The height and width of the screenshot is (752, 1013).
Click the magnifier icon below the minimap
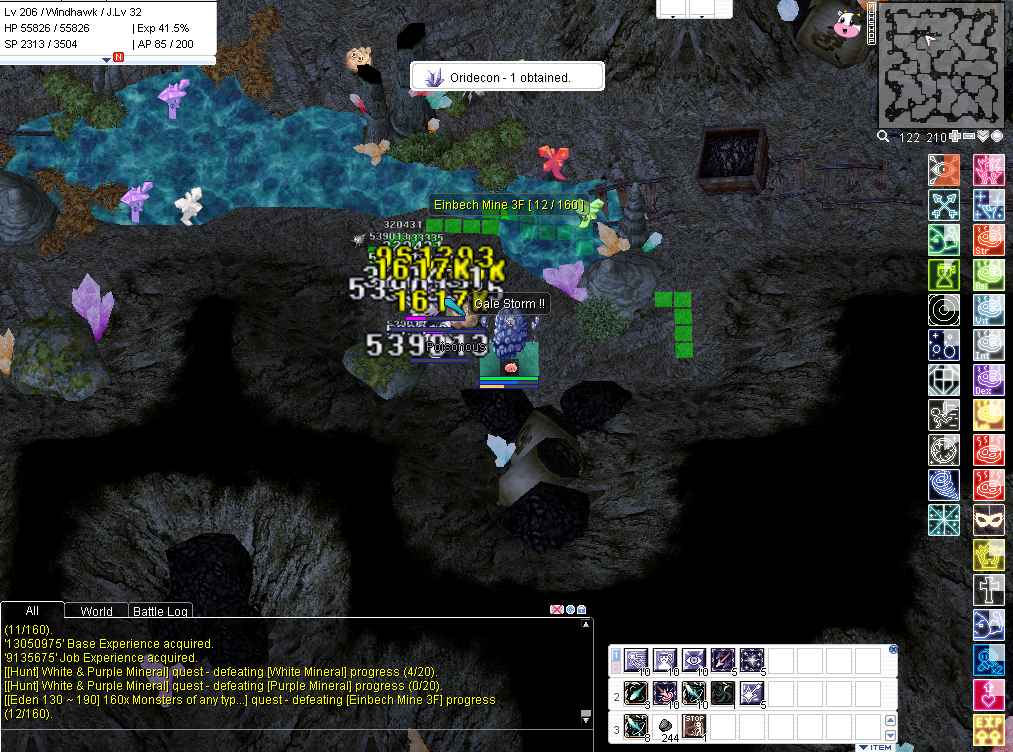tap(884, 137)
